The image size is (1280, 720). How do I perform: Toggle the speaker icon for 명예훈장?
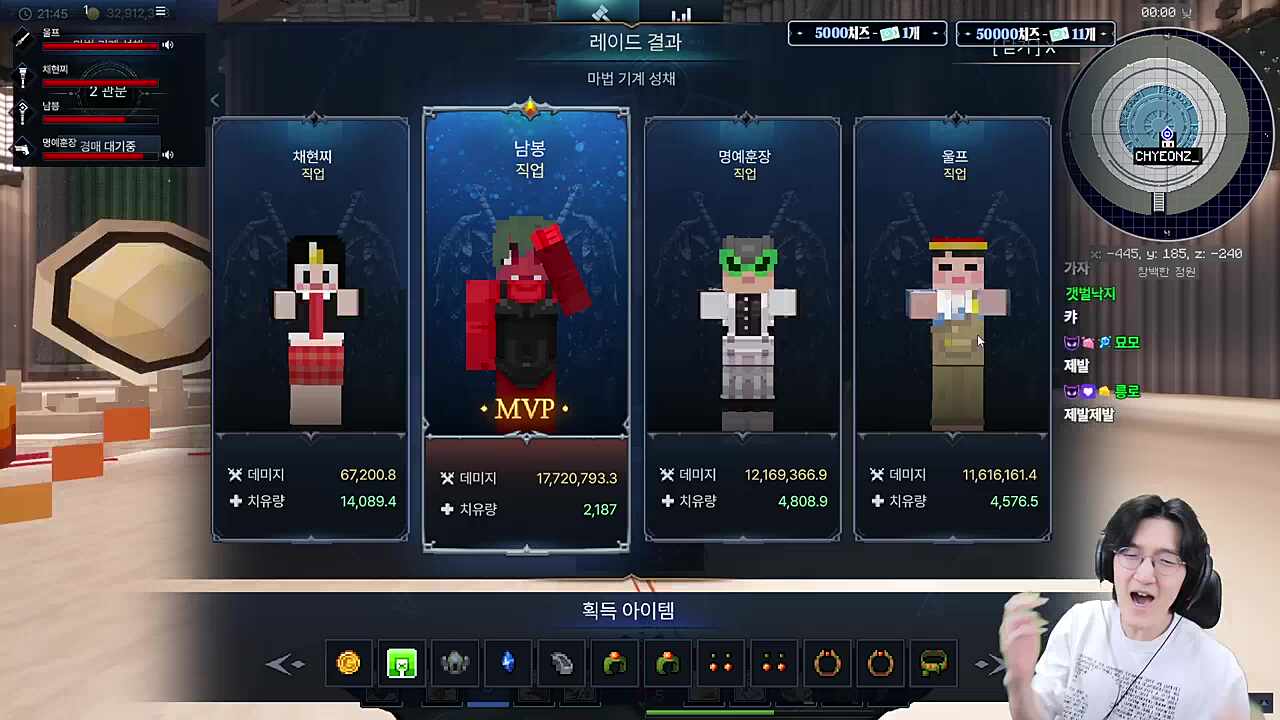tap(167, 155)
